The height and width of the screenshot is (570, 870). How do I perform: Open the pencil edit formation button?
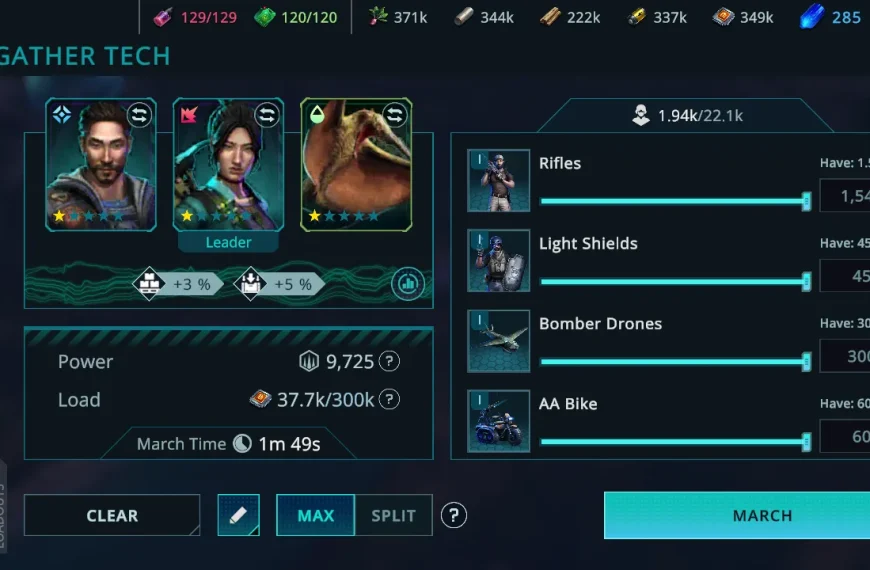(x=238, y=515)
